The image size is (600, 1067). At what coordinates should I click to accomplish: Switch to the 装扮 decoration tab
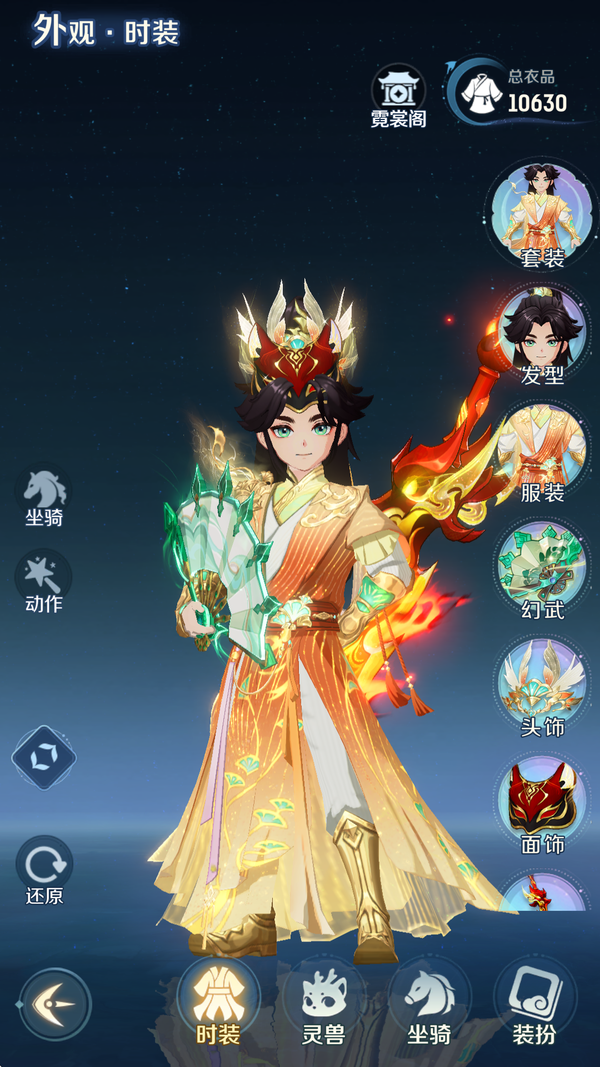534,1002
